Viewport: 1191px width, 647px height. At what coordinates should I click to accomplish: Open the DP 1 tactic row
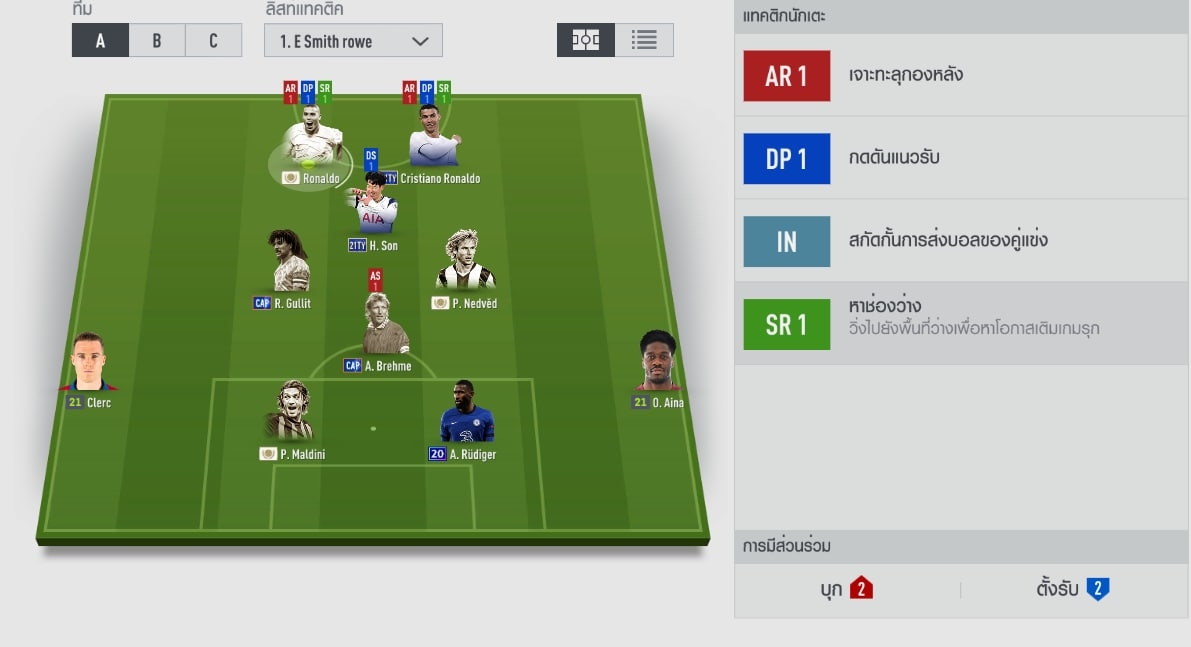(961, 159)
